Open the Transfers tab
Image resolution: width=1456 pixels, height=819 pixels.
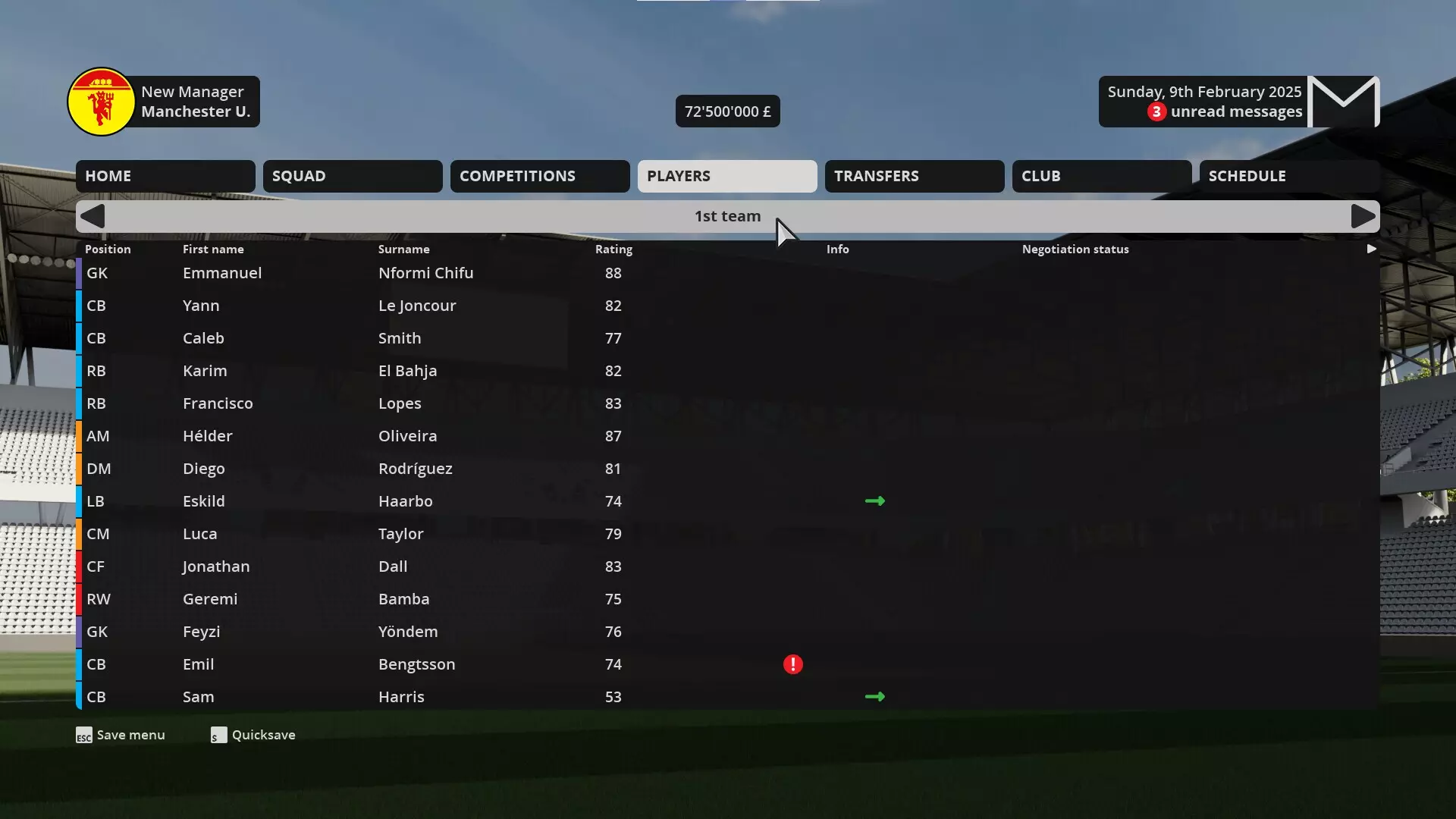(x=914, y=176)
